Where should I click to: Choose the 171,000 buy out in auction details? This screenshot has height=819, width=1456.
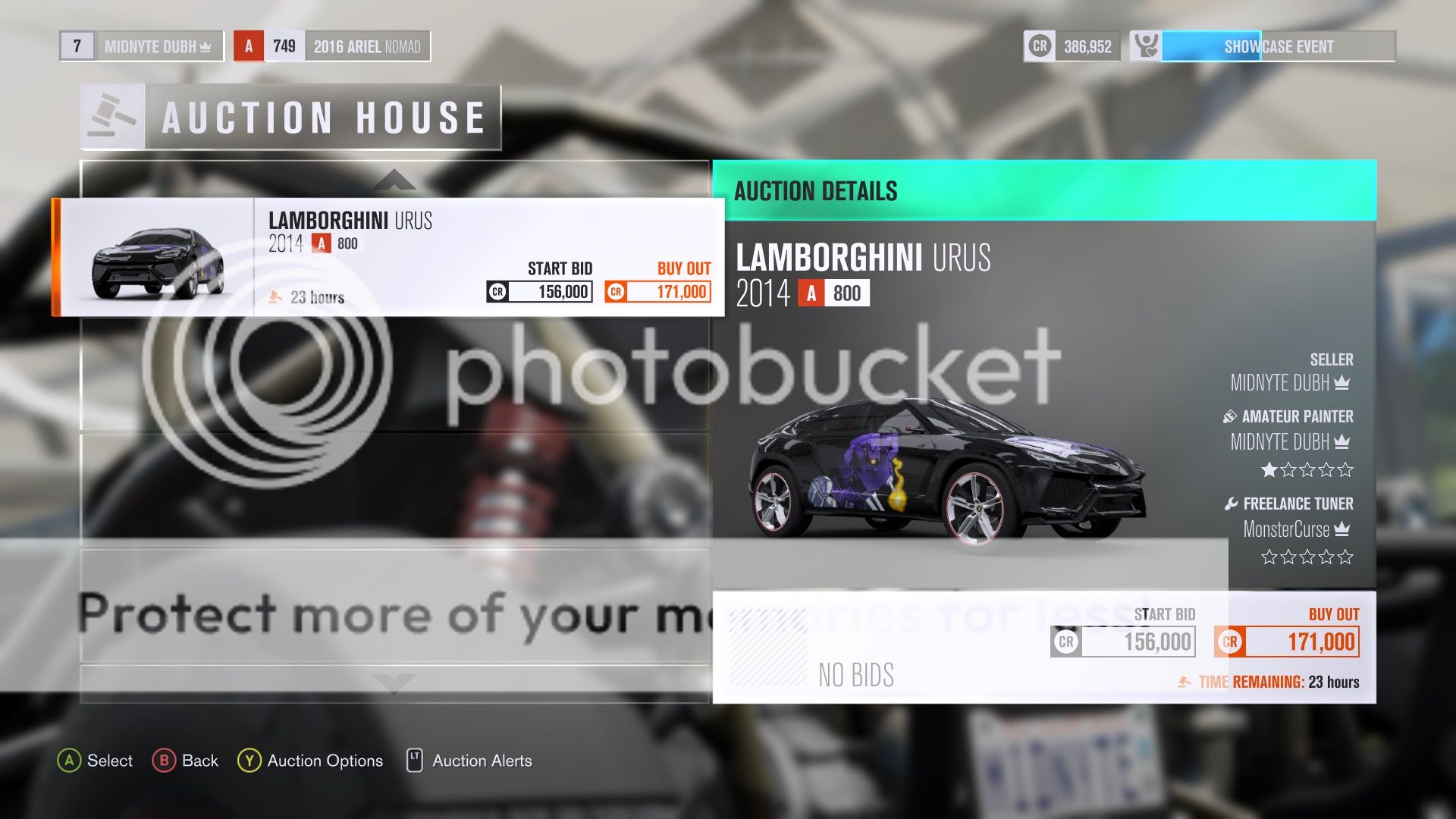click(x=1288, y=642)
